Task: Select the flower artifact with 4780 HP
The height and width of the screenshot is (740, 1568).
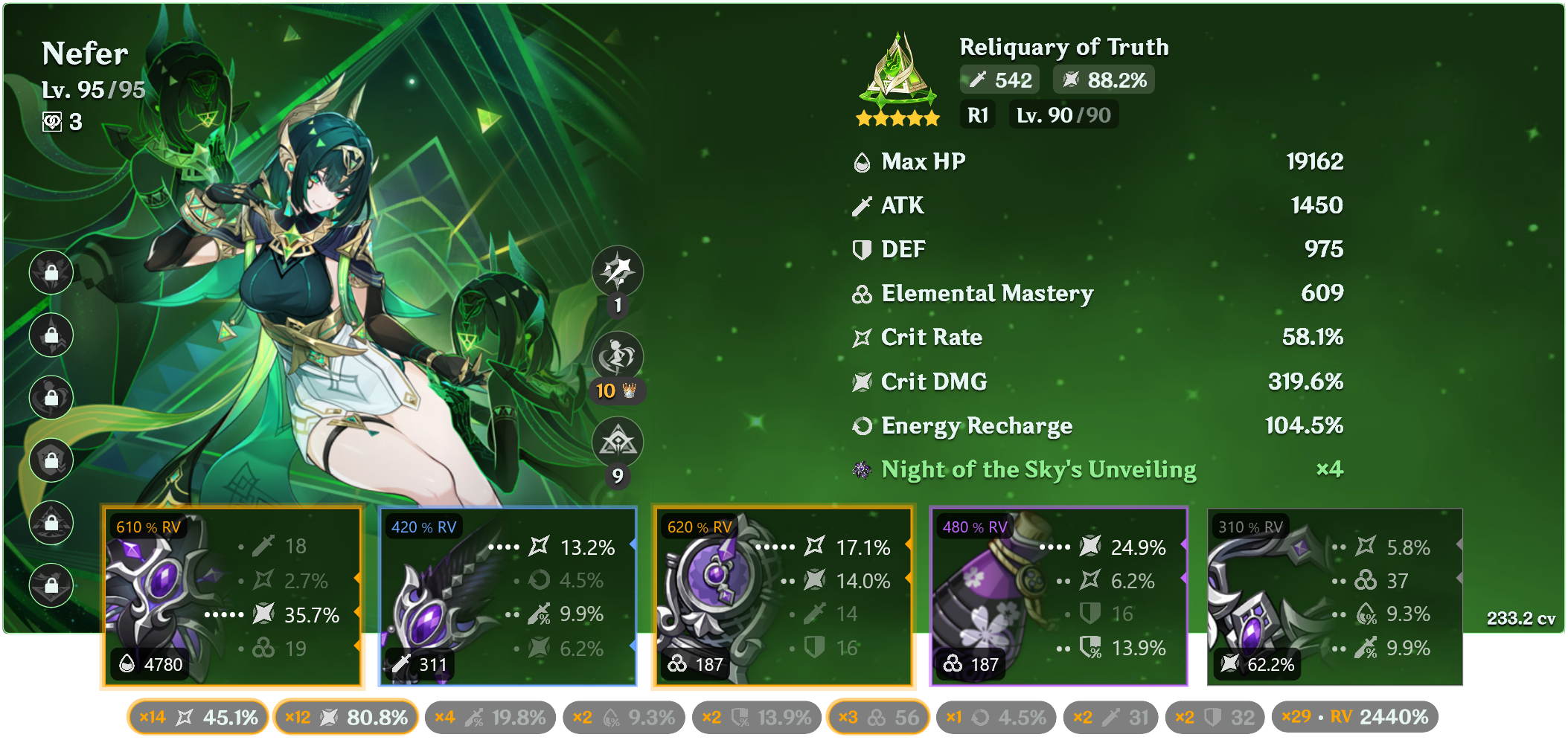Action: [x=232, y=596]
